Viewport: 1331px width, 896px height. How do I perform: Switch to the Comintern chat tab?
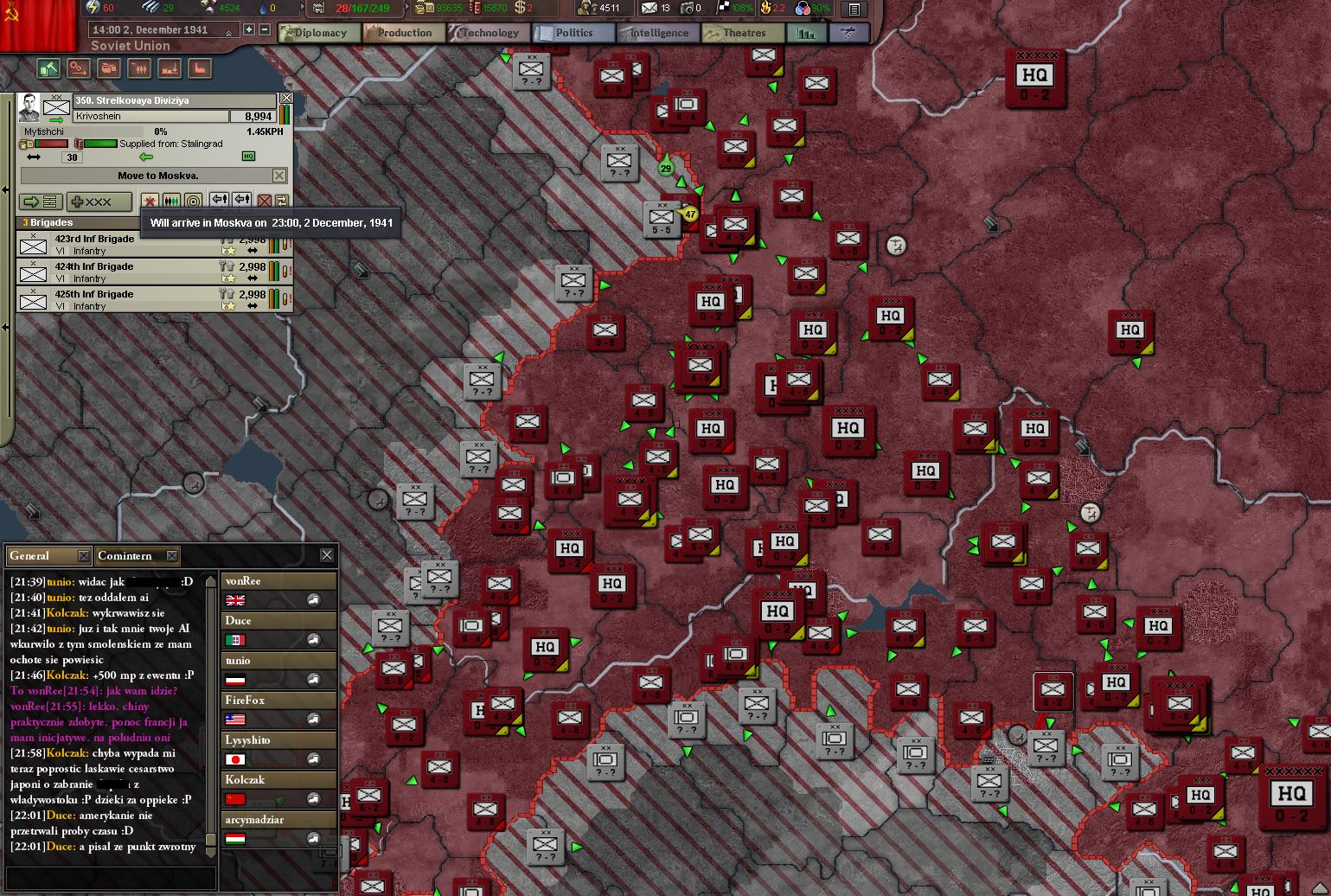coord(126,555)
